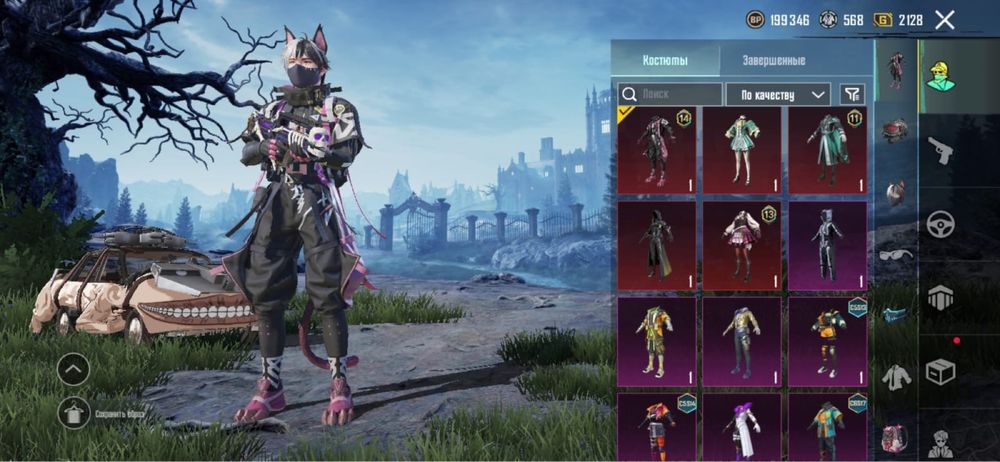The image size is (1000, 462).
Task: Open the pistol weapons category
Action: pos(940,150)
